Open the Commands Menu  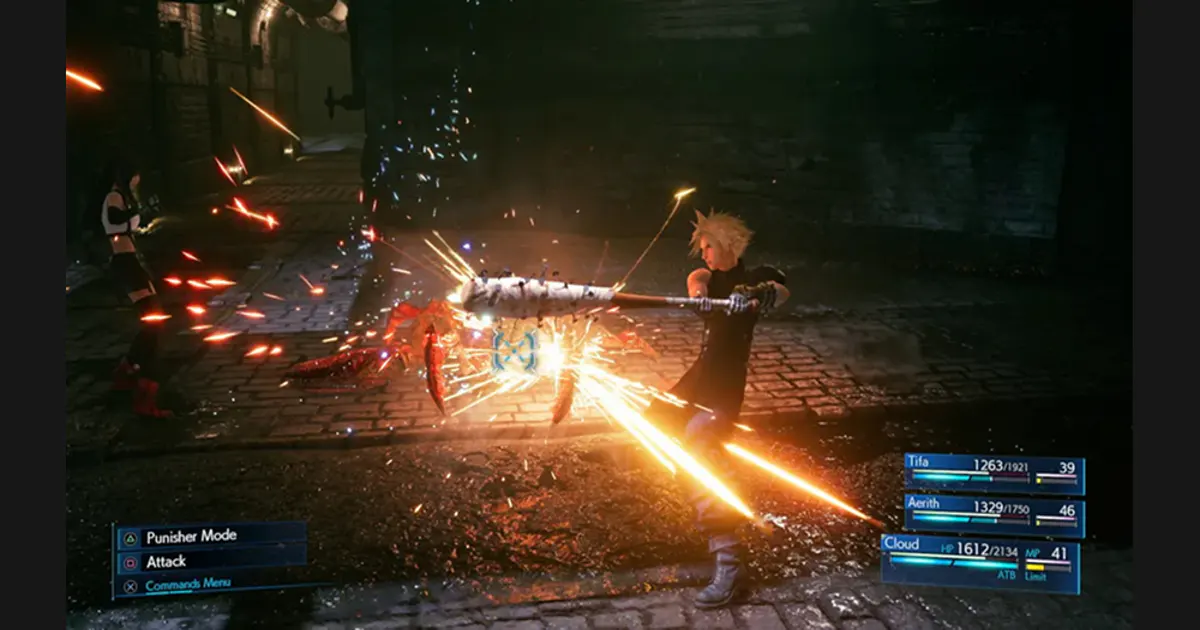(x=211, y=586)
